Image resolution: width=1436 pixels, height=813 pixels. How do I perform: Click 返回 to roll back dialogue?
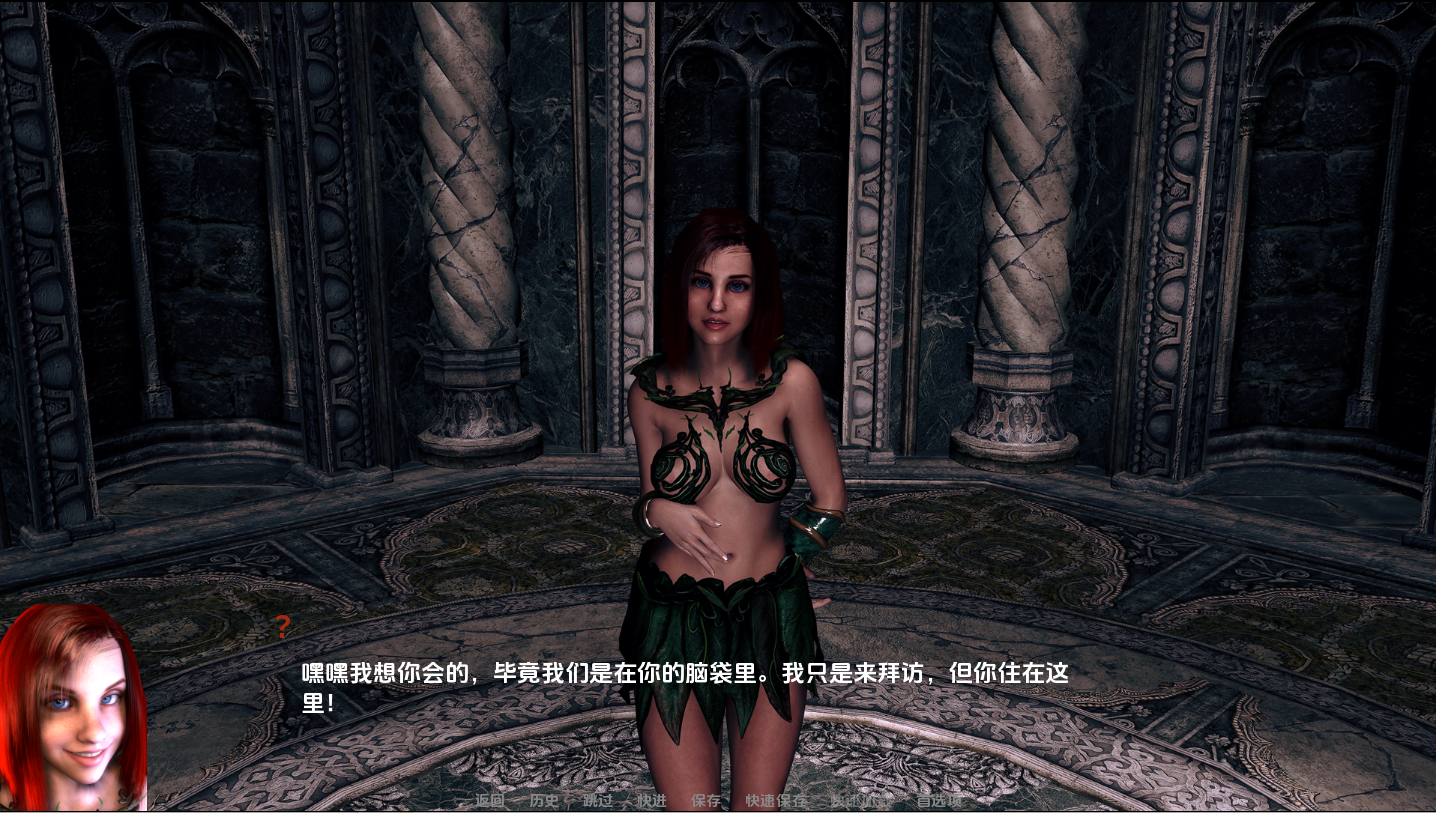[x=491, y=800]
